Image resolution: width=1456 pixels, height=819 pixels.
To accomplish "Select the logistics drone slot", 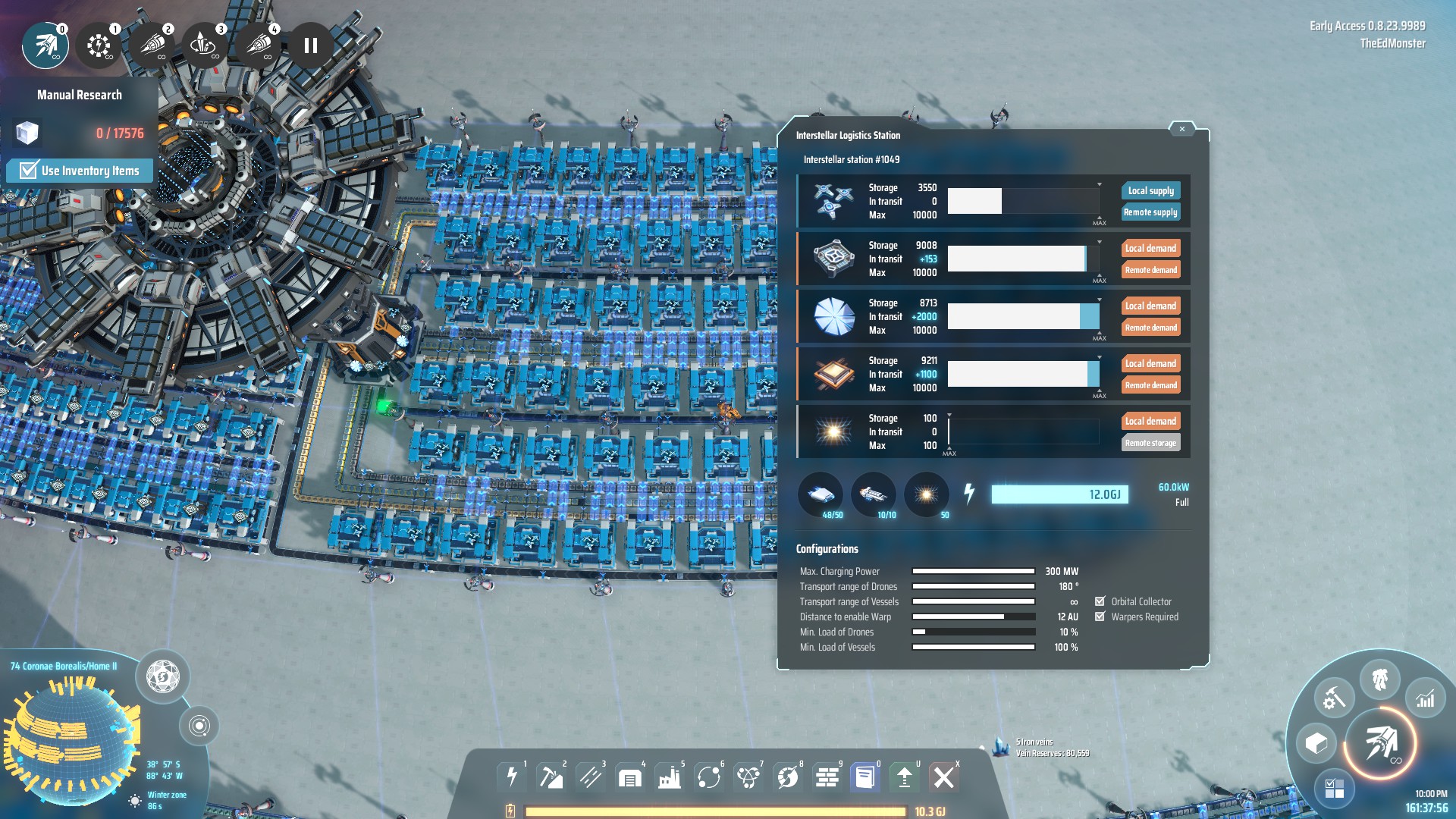I will [821, 495].
